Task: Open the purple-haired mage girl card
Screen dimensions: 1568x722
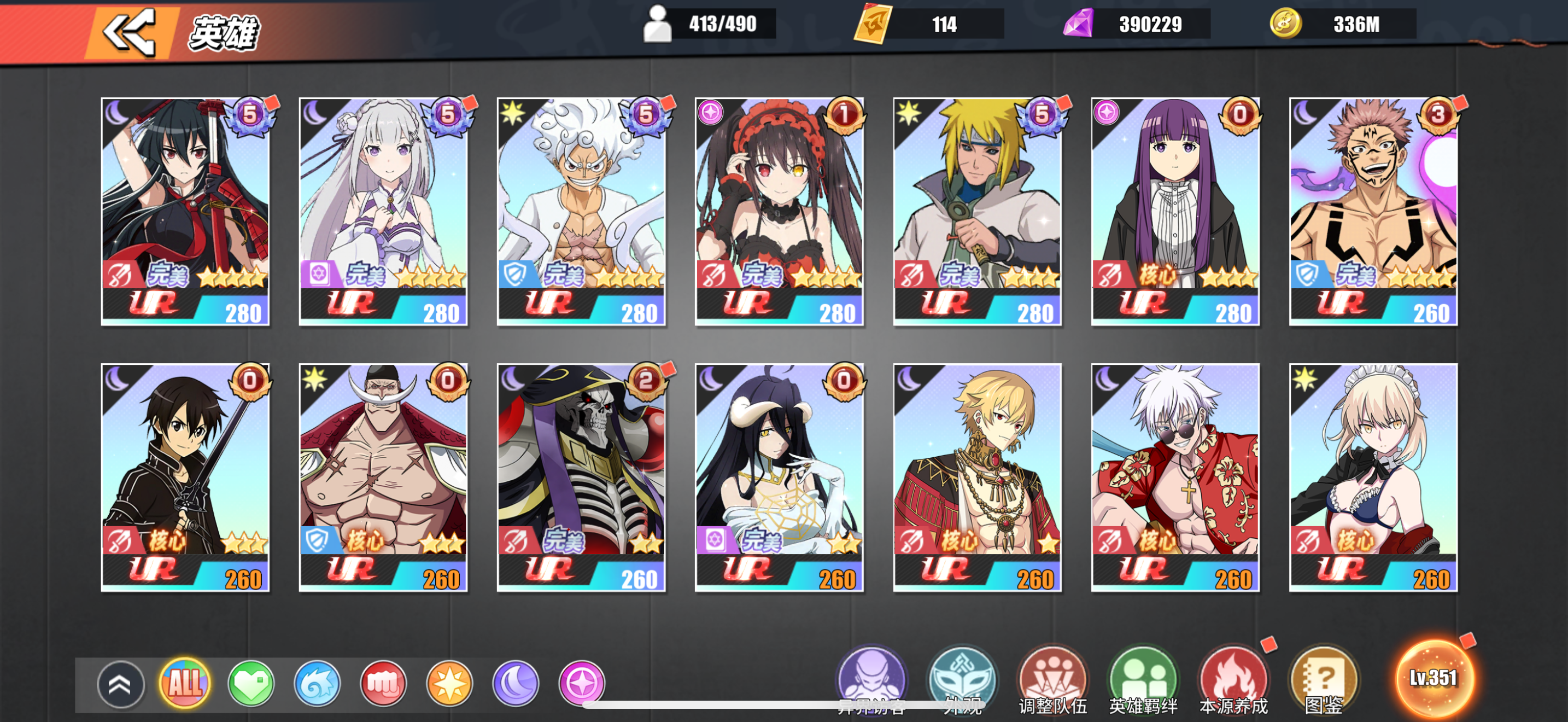Action: click(x=1175, y=211)
